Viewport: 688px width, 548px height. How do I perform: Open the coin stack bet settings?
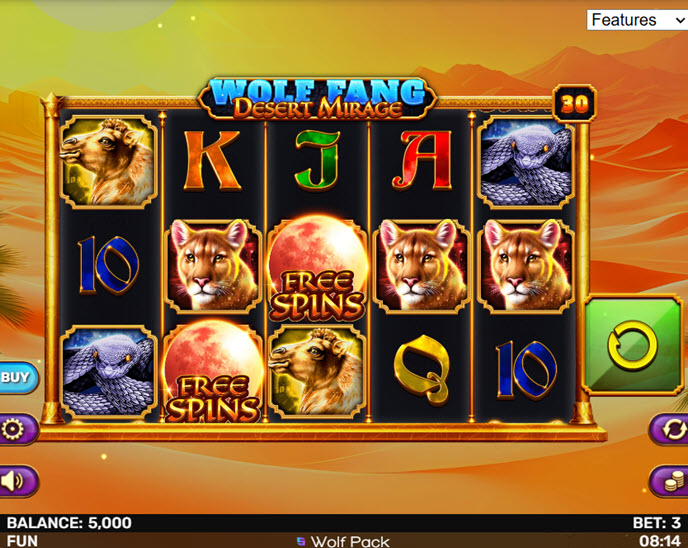[672, 481]
